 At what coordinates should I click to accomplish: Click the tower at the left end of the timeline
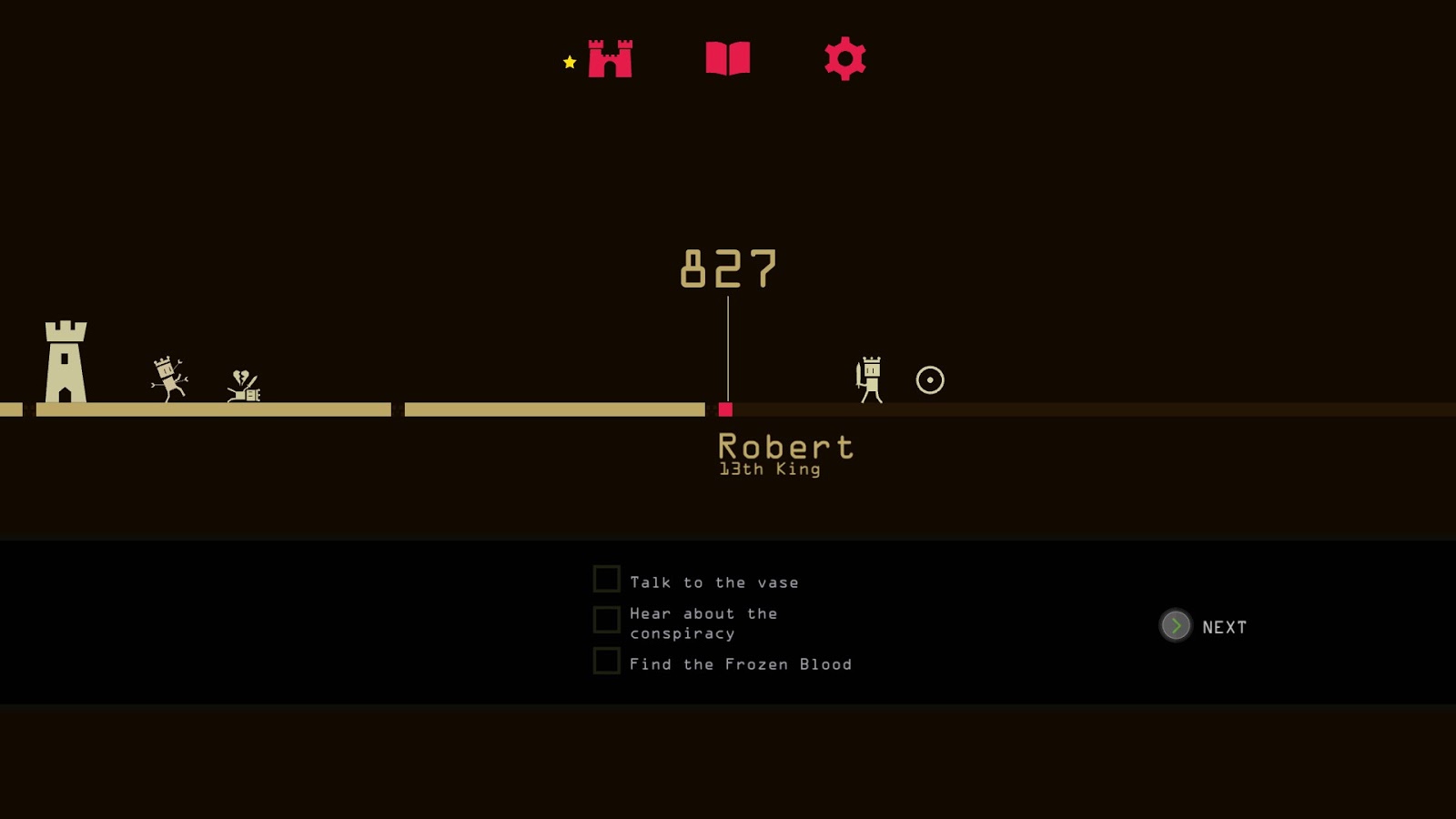pos(65,359)
